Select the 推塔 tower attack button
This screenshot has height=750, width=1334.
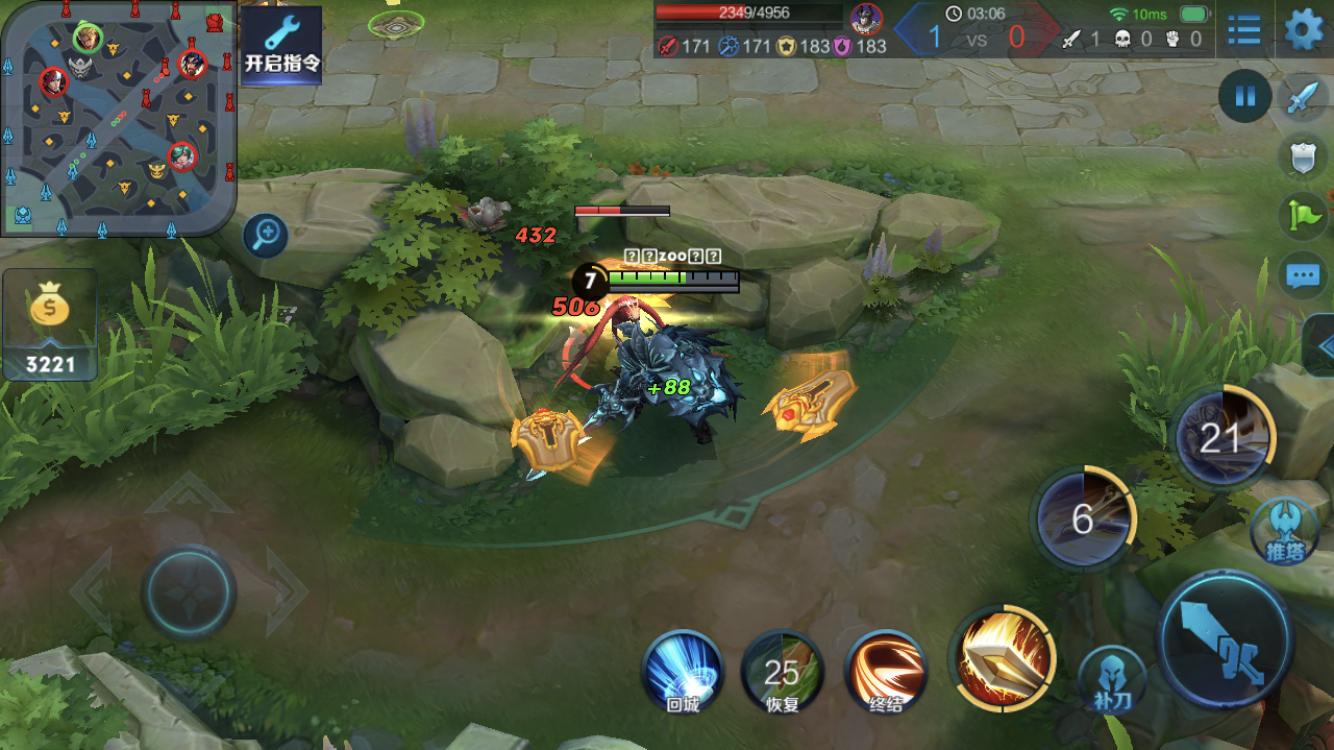tap(1284, 530)
